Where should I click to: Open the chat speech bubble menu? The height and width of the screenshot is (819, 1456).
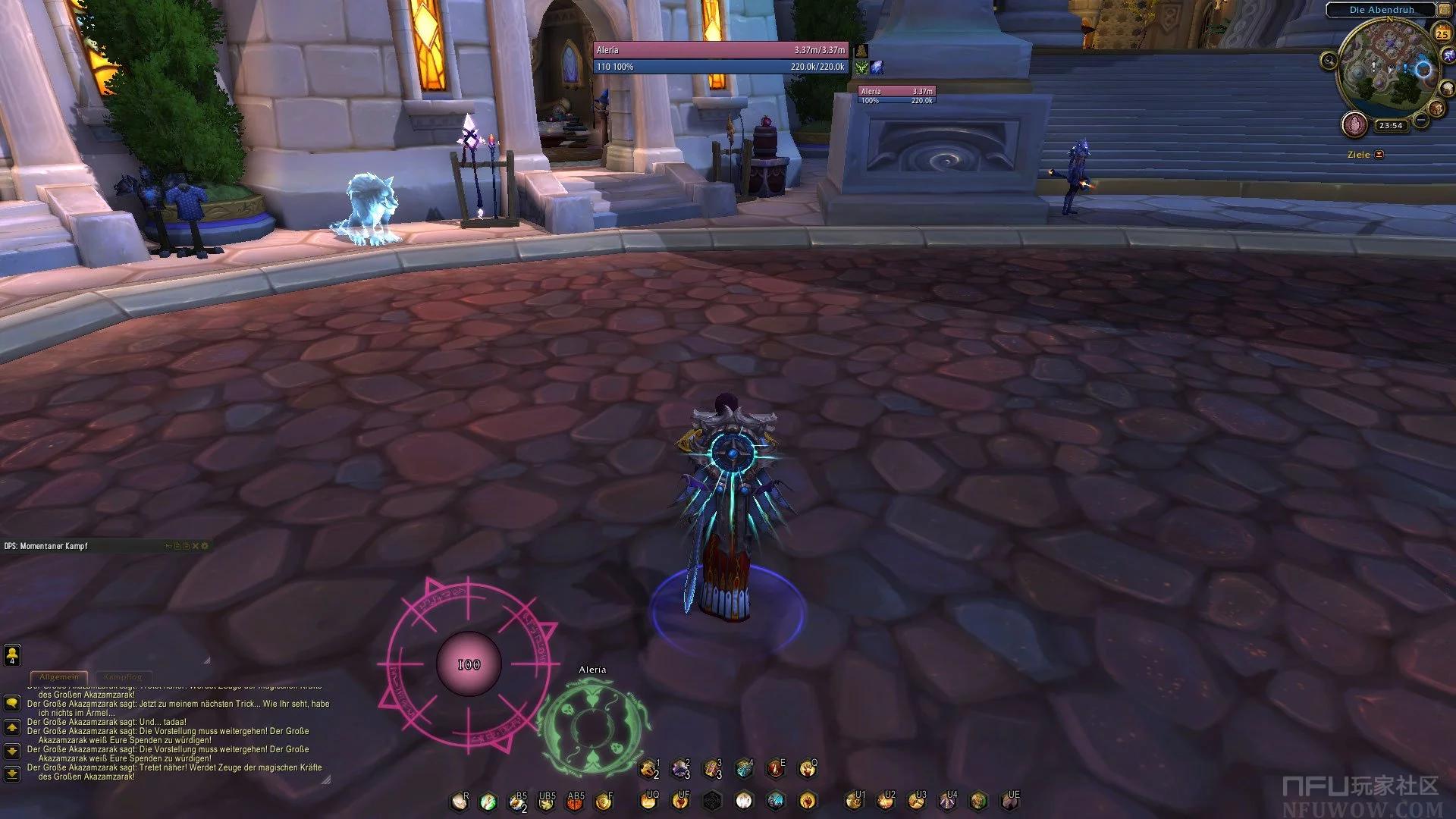[12, 703]
